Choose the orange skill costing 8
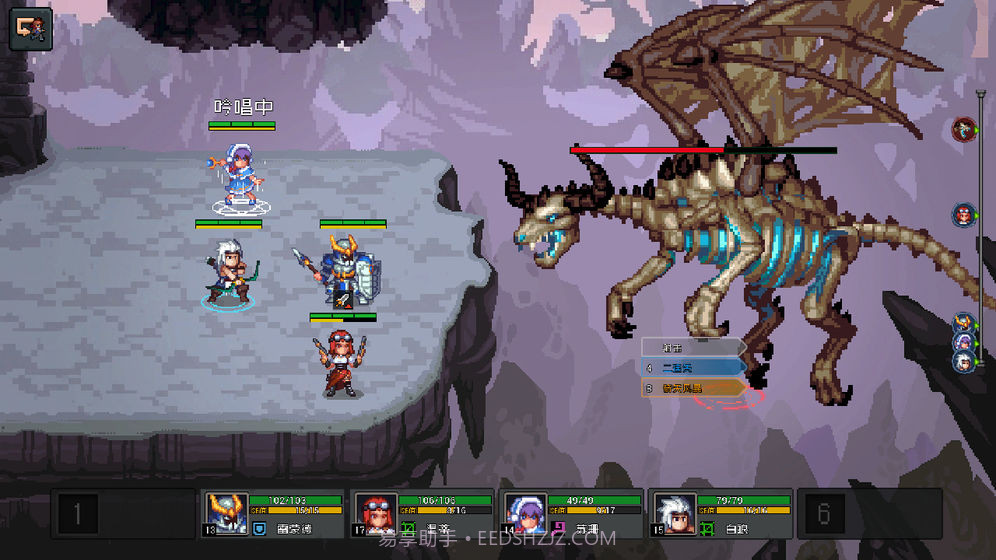The image size is (996, 560). click(x=693, y=387)
